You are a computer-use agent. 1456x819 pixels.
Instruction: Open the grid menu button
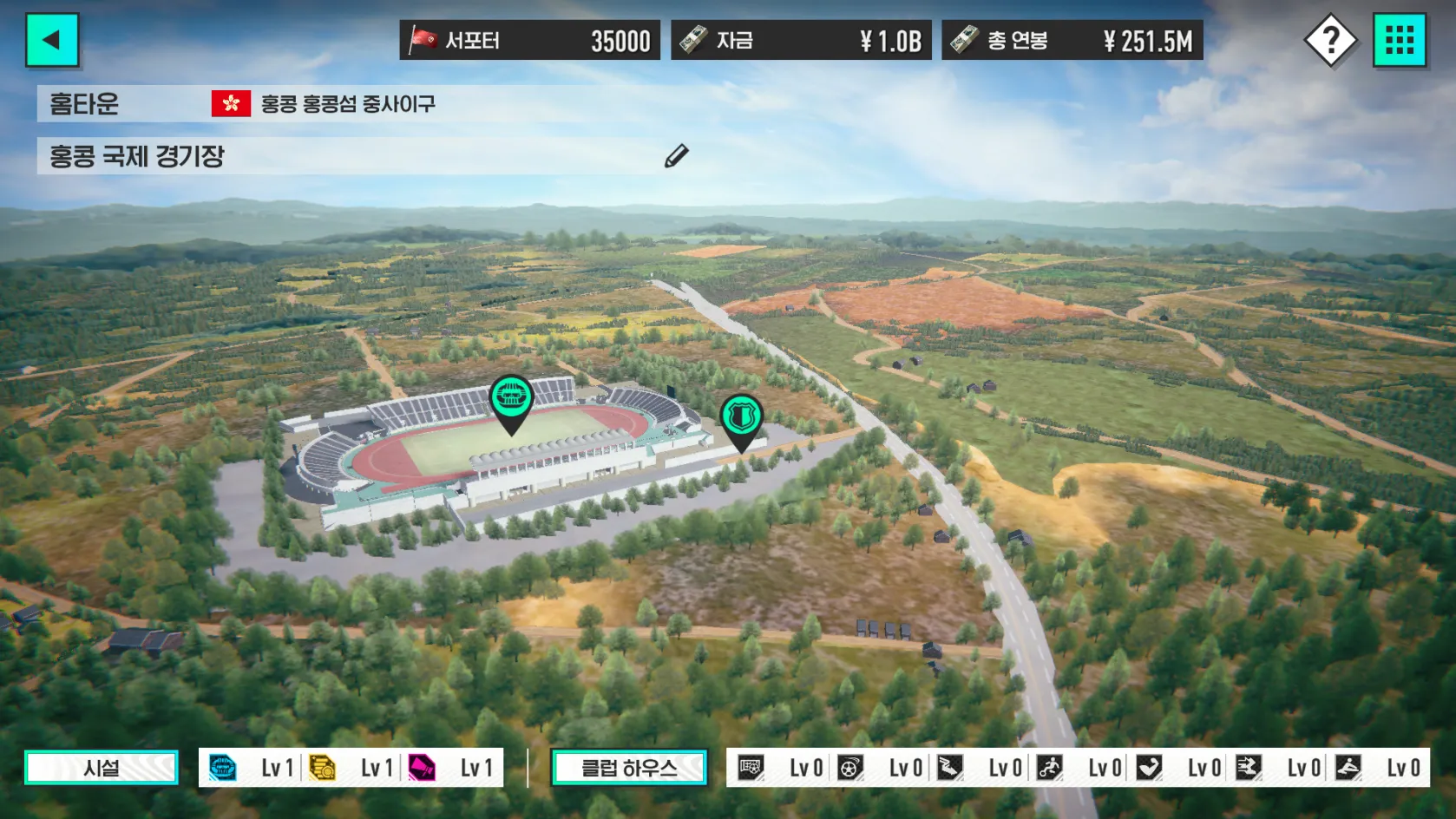click(x=1399, y=40)
